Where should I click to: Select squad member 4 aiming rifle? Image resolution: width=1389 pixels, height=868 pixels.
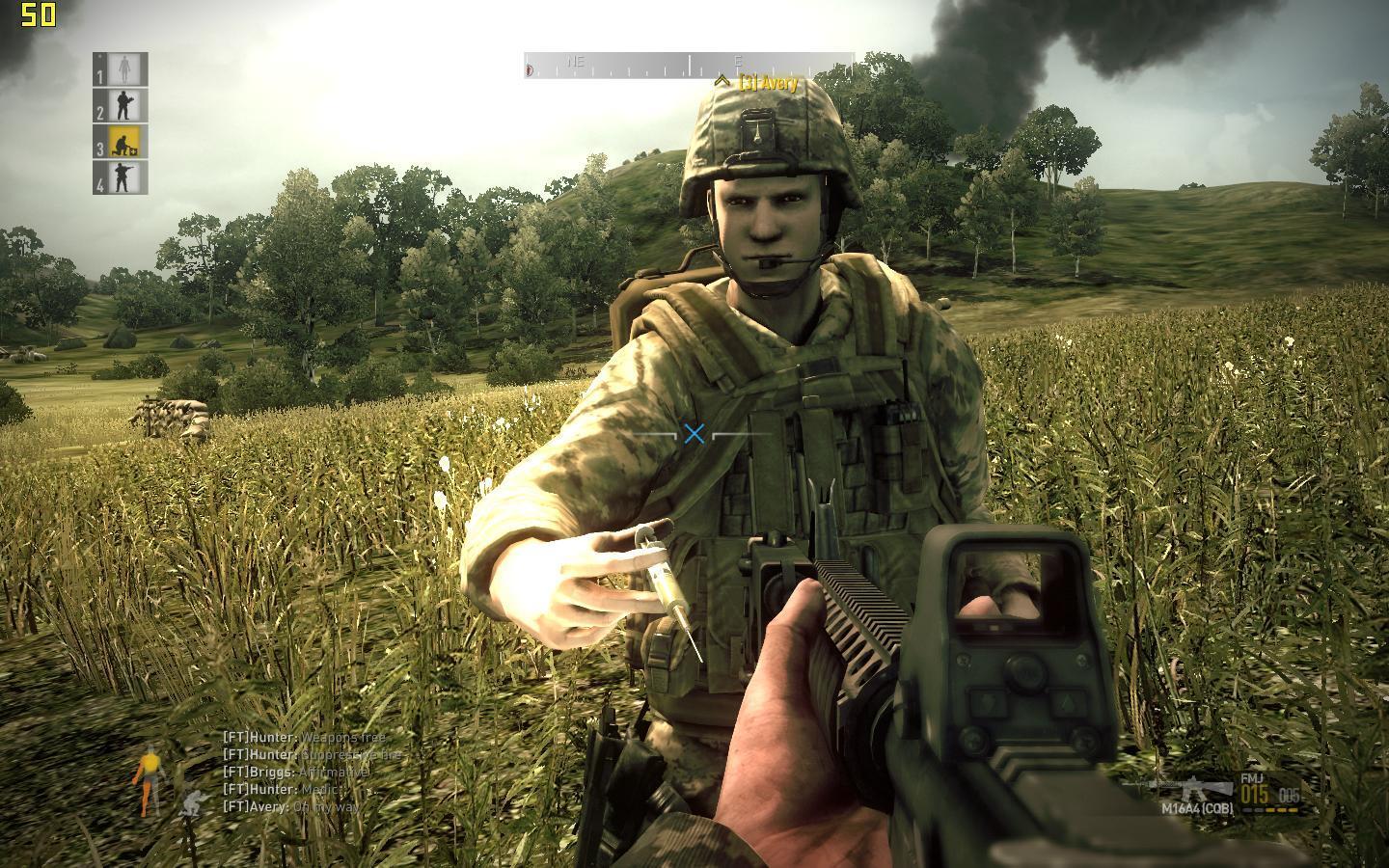coord(121,177)
